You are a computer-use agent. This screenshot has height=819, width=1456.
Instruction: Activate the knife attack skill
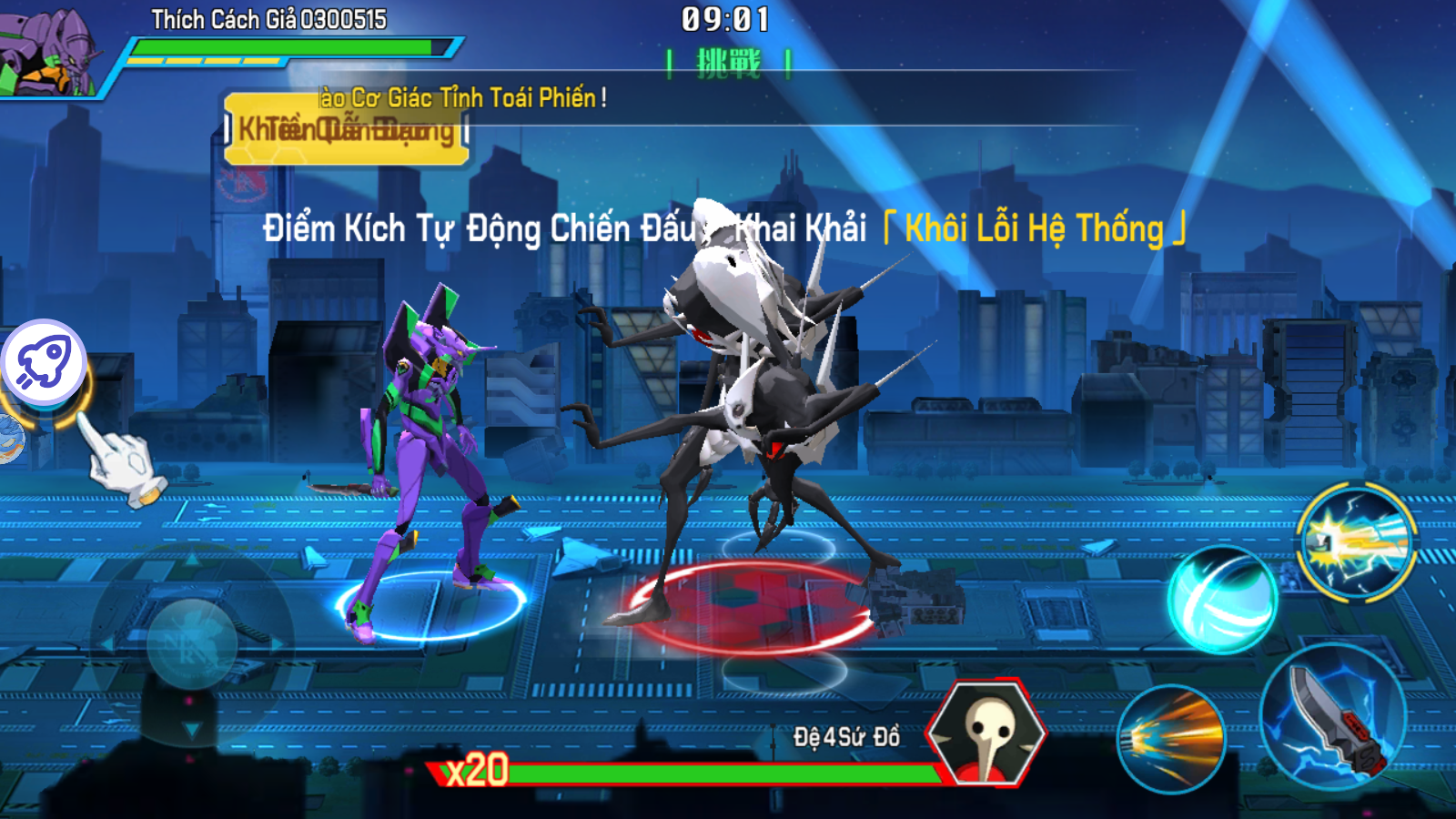point(1332,716)
